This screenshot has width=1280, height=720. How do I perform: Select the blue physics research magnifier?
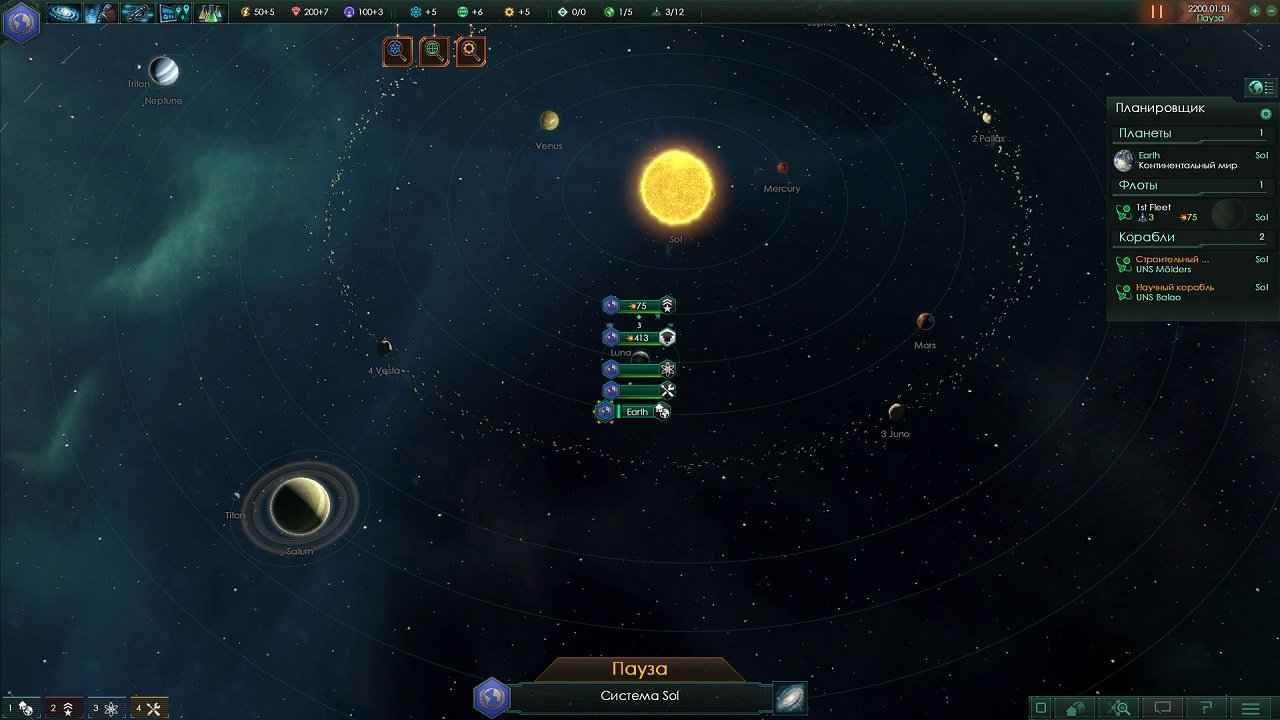398,51
